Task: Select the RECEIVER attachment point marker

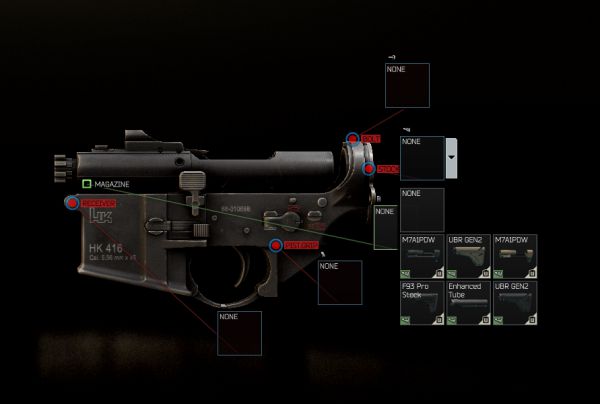Action: (x=72, y=203)
